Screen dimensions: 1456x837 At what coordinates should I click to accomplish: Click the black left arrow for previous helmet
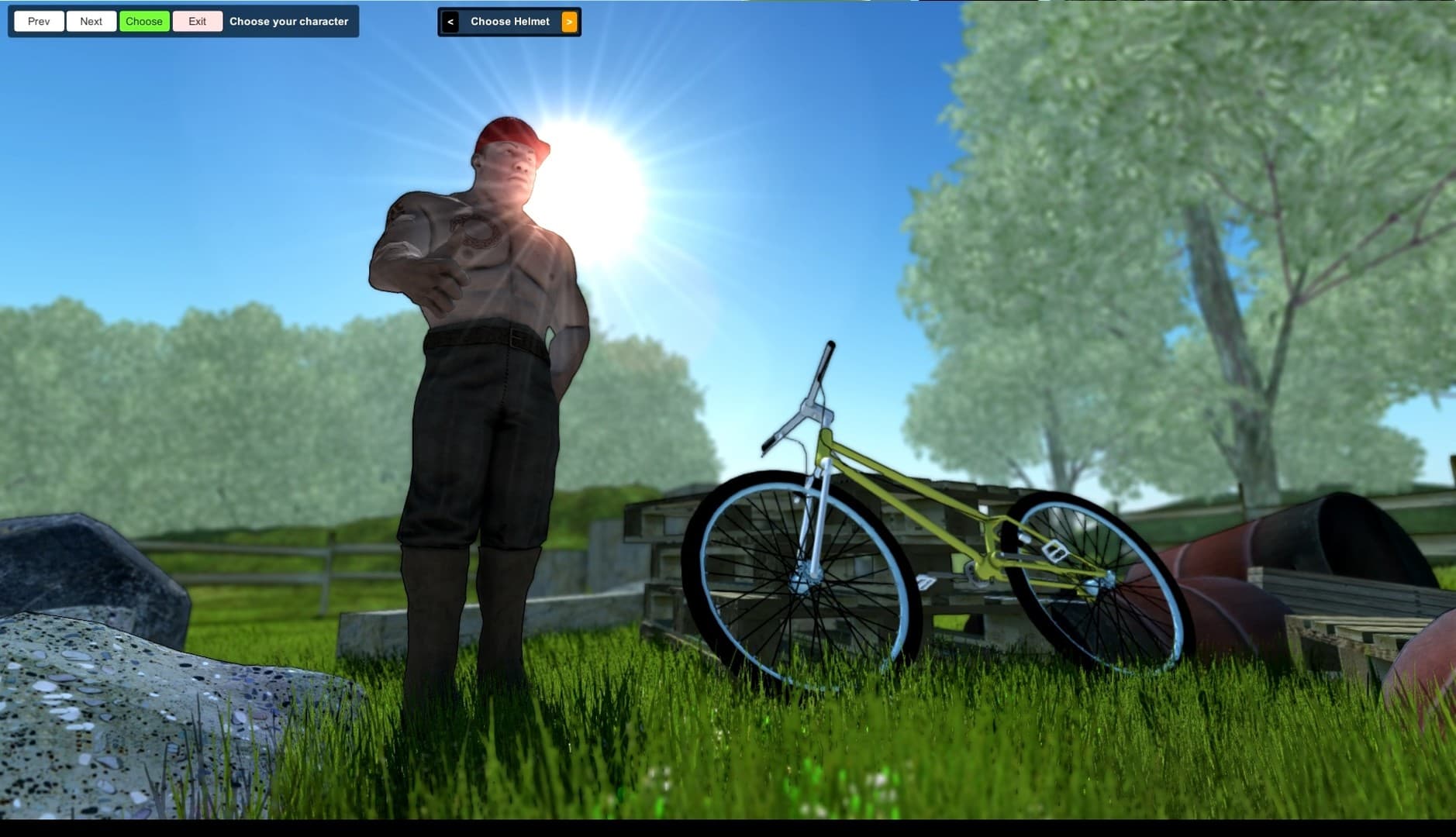[x=450, y=21]
